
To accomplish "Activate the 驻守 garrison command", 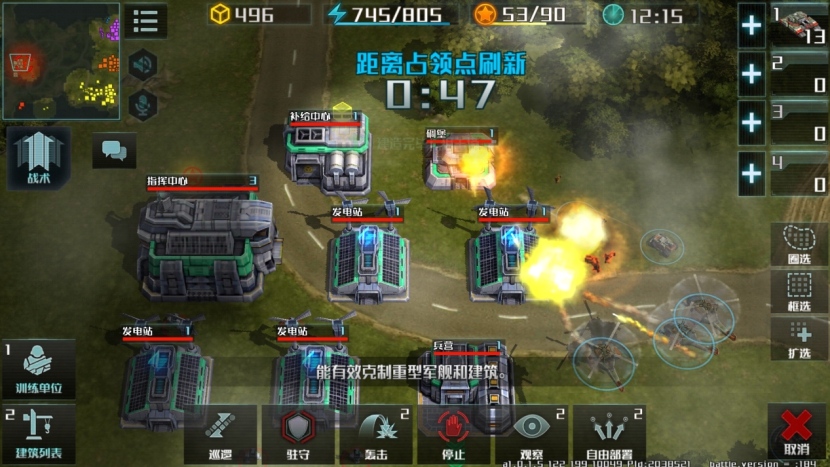I will pos(298,434).
